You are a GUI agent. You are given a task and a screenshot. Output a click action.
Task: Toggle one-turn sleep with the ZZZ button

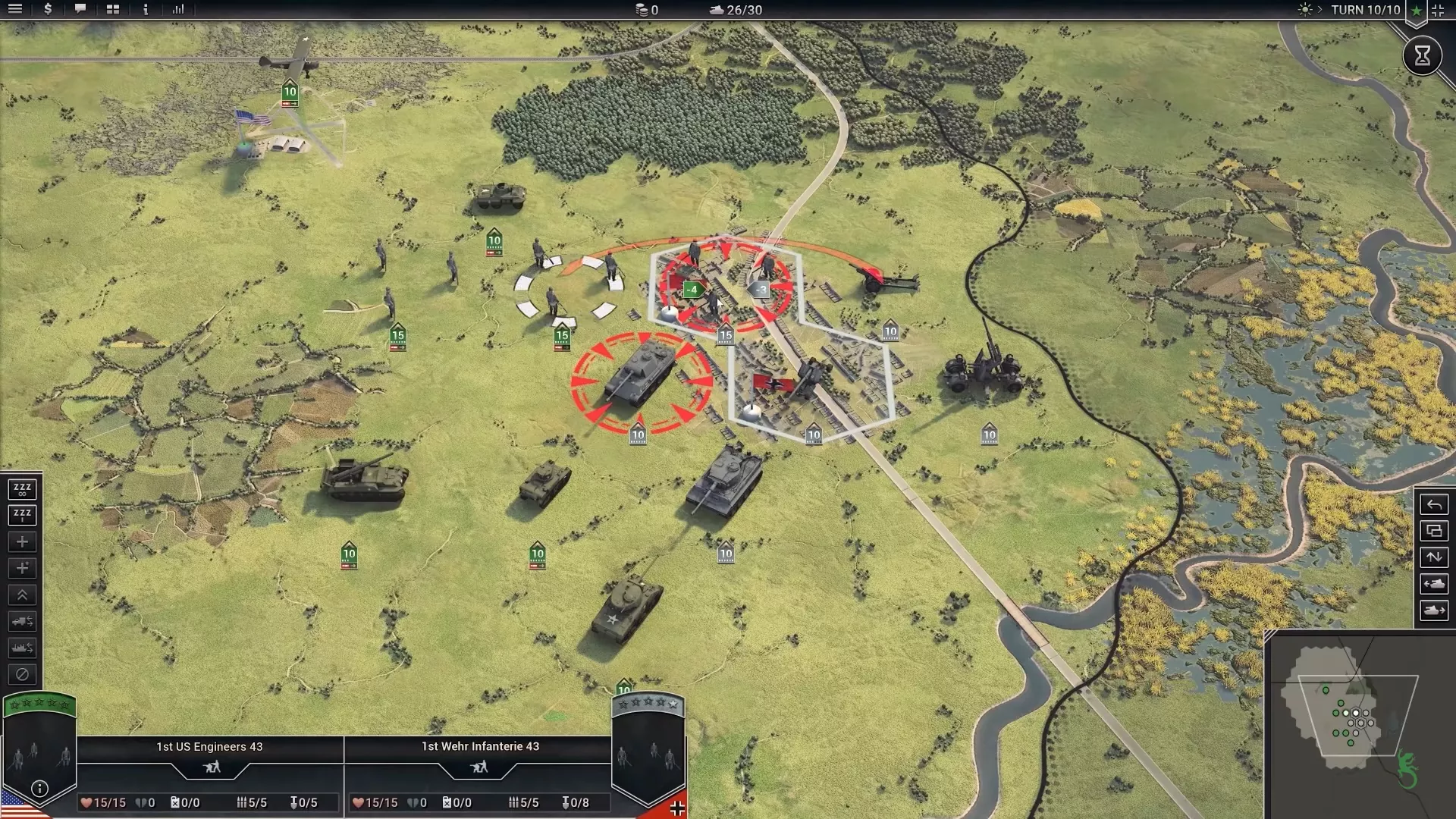pyautogui.click(x=22, y=515)
